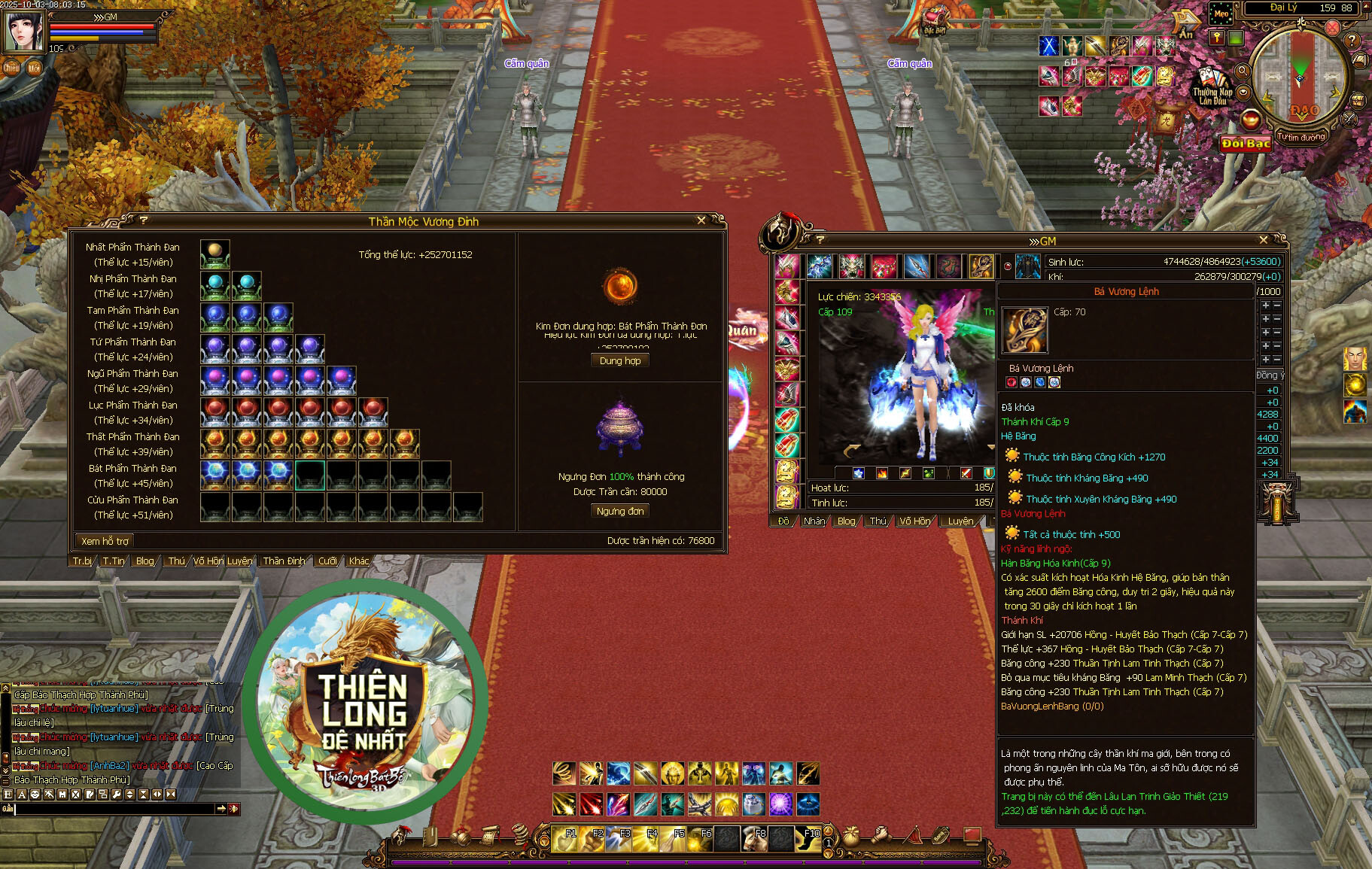Click the Mẹo tips button
This screenshot has width=1372, height=869.
tap(1221, 14)
